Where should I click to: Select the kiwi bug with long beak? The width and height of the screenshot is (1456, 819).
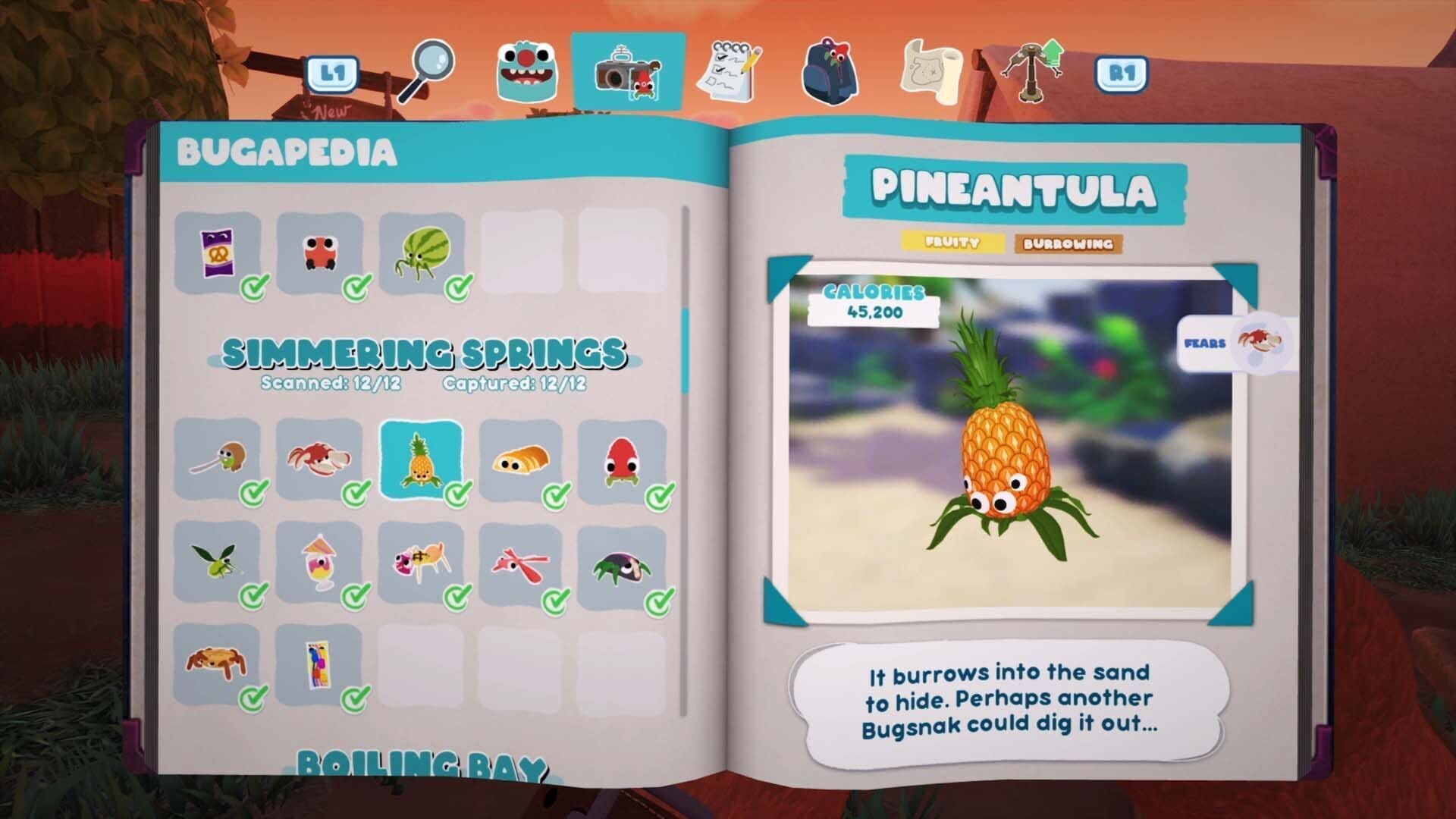[x=218, y=460]
